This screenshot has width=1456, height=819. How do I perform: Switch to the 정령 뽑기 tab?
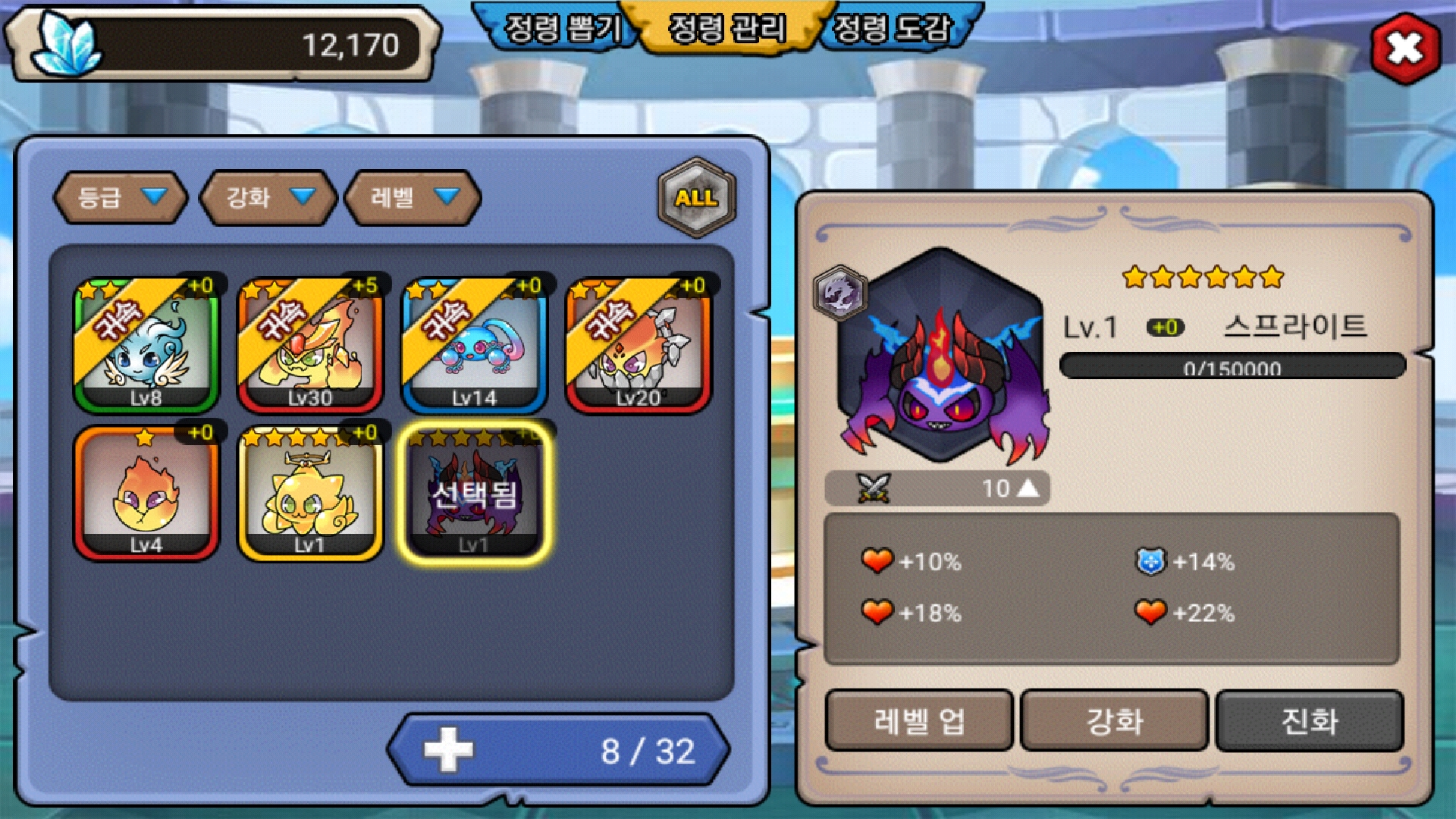coord(561,29)
